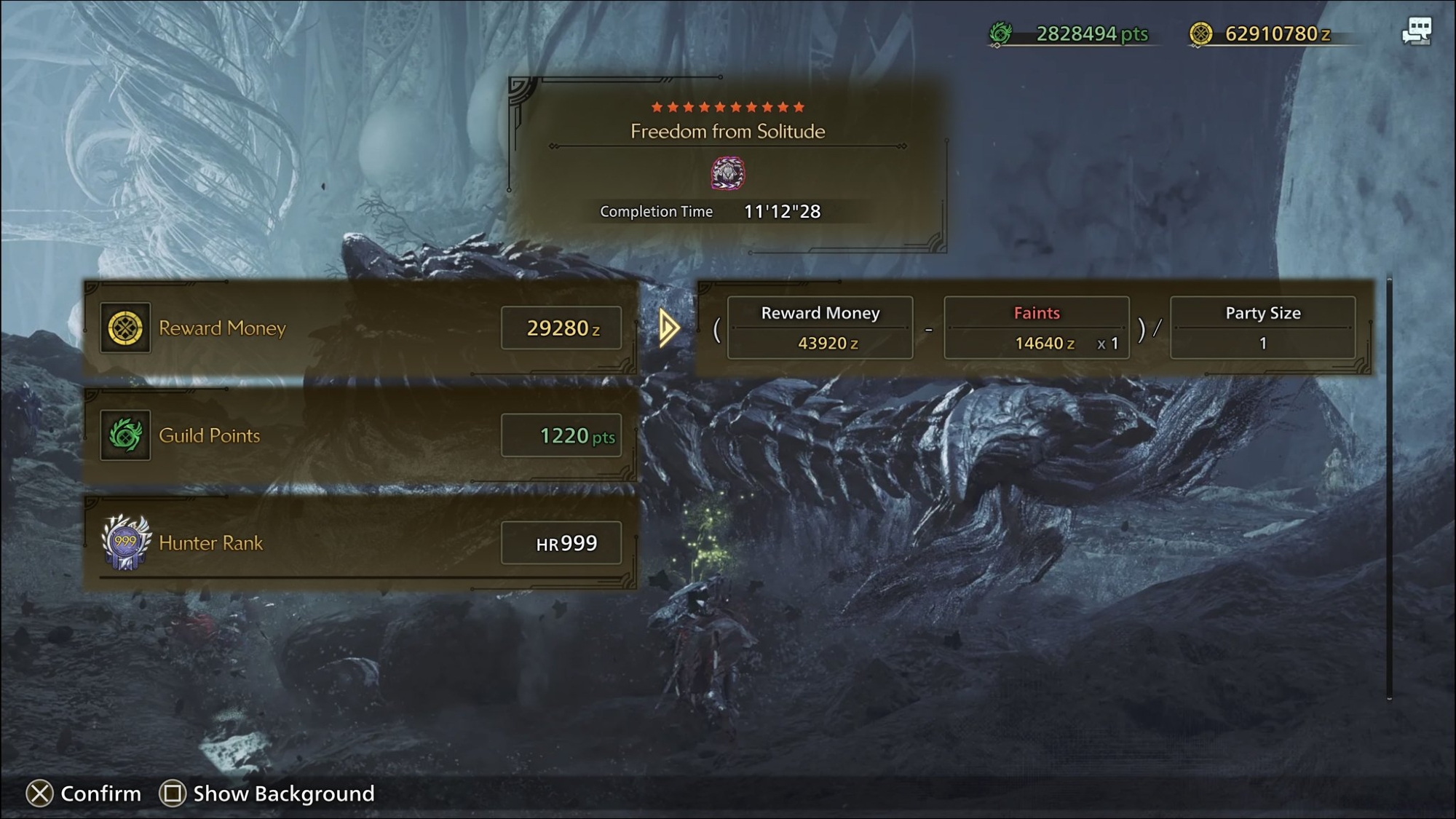Image resolution: width=1456 pixels, height=819 pixels.
Task: Select the Guild Points row
Action: click(360, 435)
